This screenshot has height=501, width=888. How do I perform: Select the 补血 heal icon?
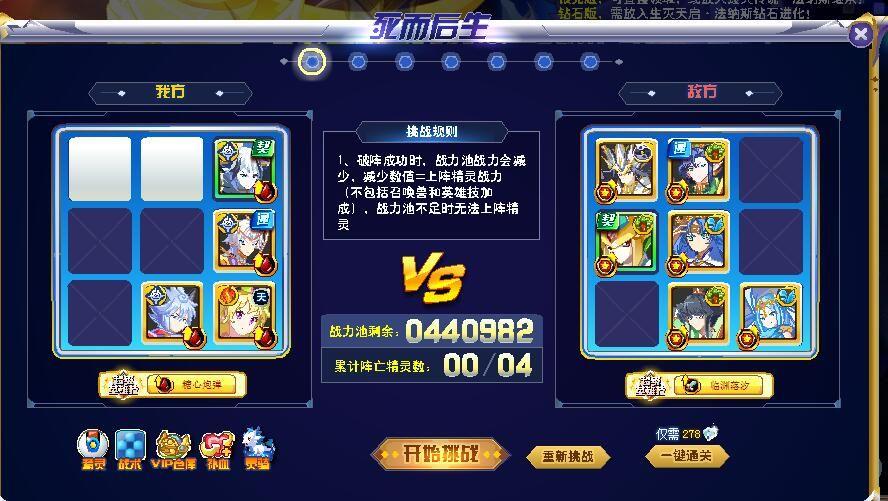click(x=217, y=449)
